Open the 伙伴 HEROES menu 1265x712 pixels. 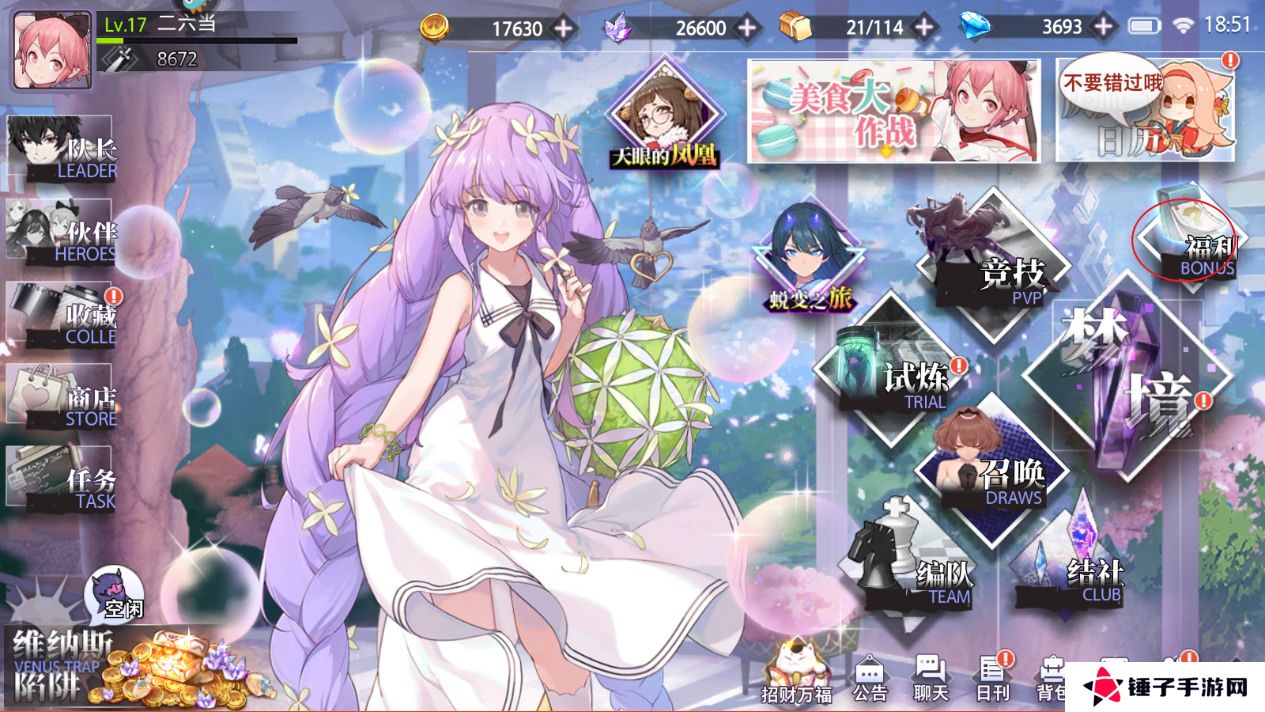62,235
